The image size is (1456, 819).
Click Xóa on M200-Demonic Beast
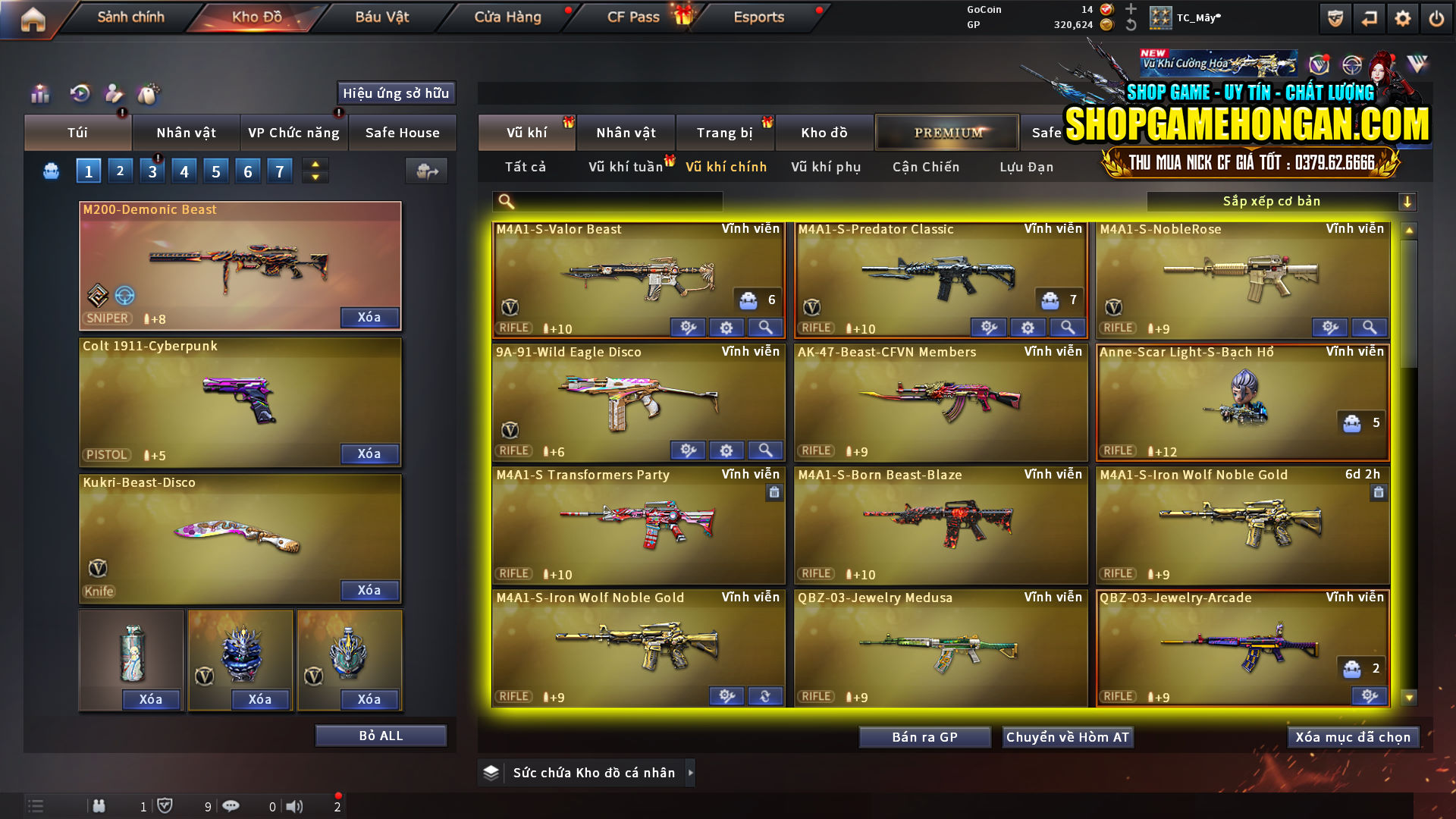coord(369,318)
